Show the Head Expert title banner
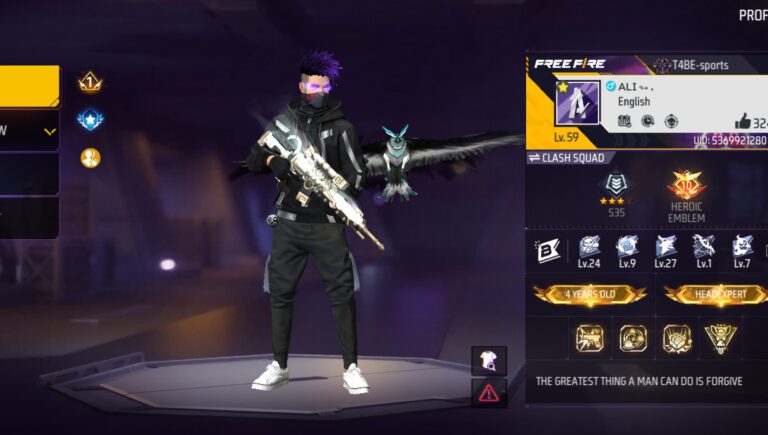Viewport: 768px width, 435px height. pos(716,294)
